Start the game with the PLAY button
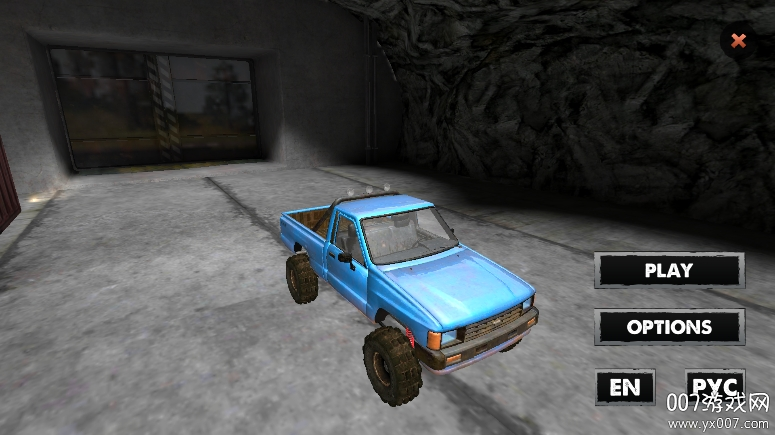This screenshot has width=775, height=435. tap(669, 270)
